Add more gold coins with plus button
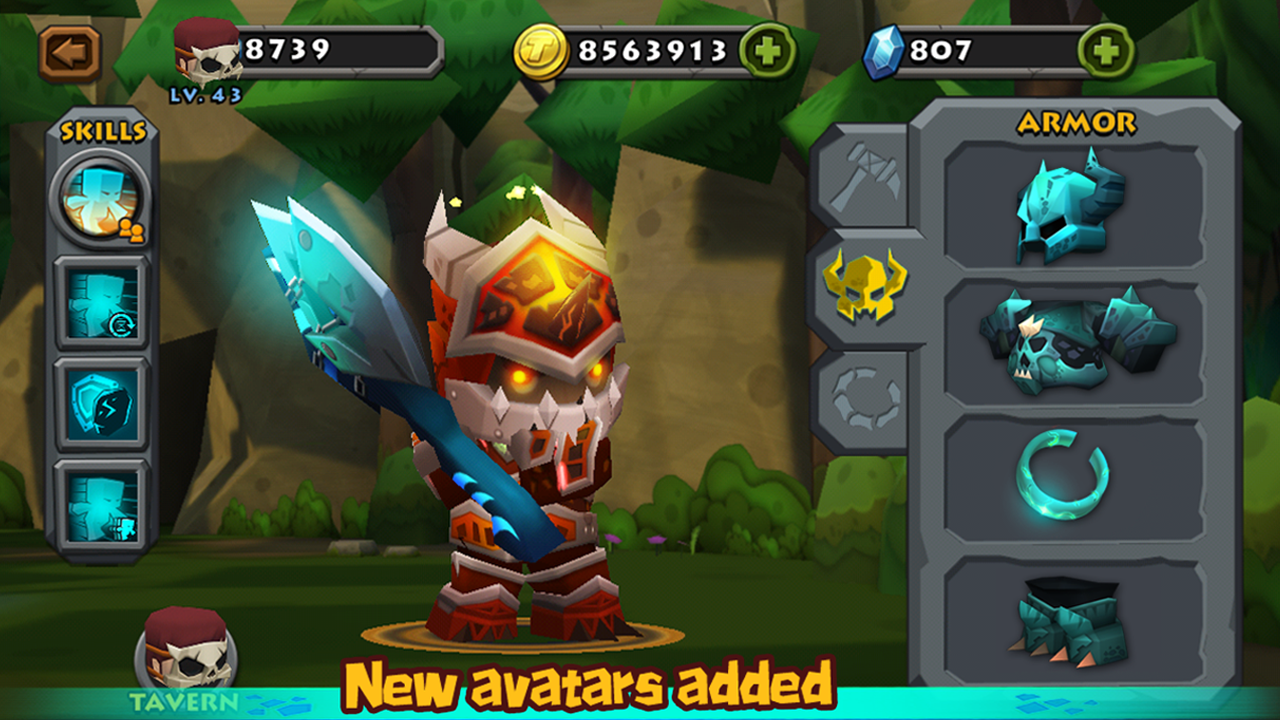Viewport: 1280px width, 720px height. click(768, 51)
